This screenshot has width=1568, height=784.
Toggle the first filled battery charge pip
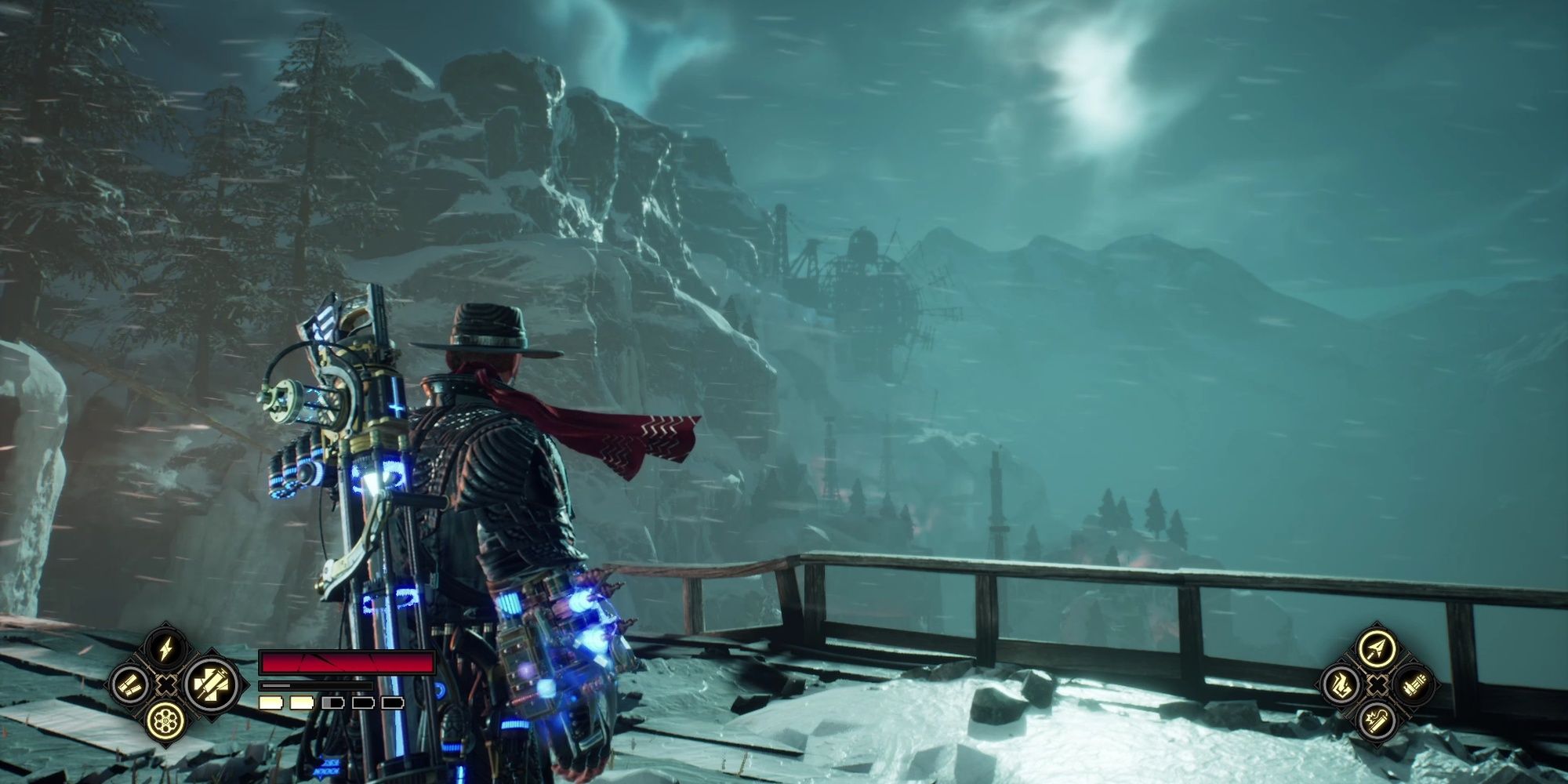click(x=270, y=703)
